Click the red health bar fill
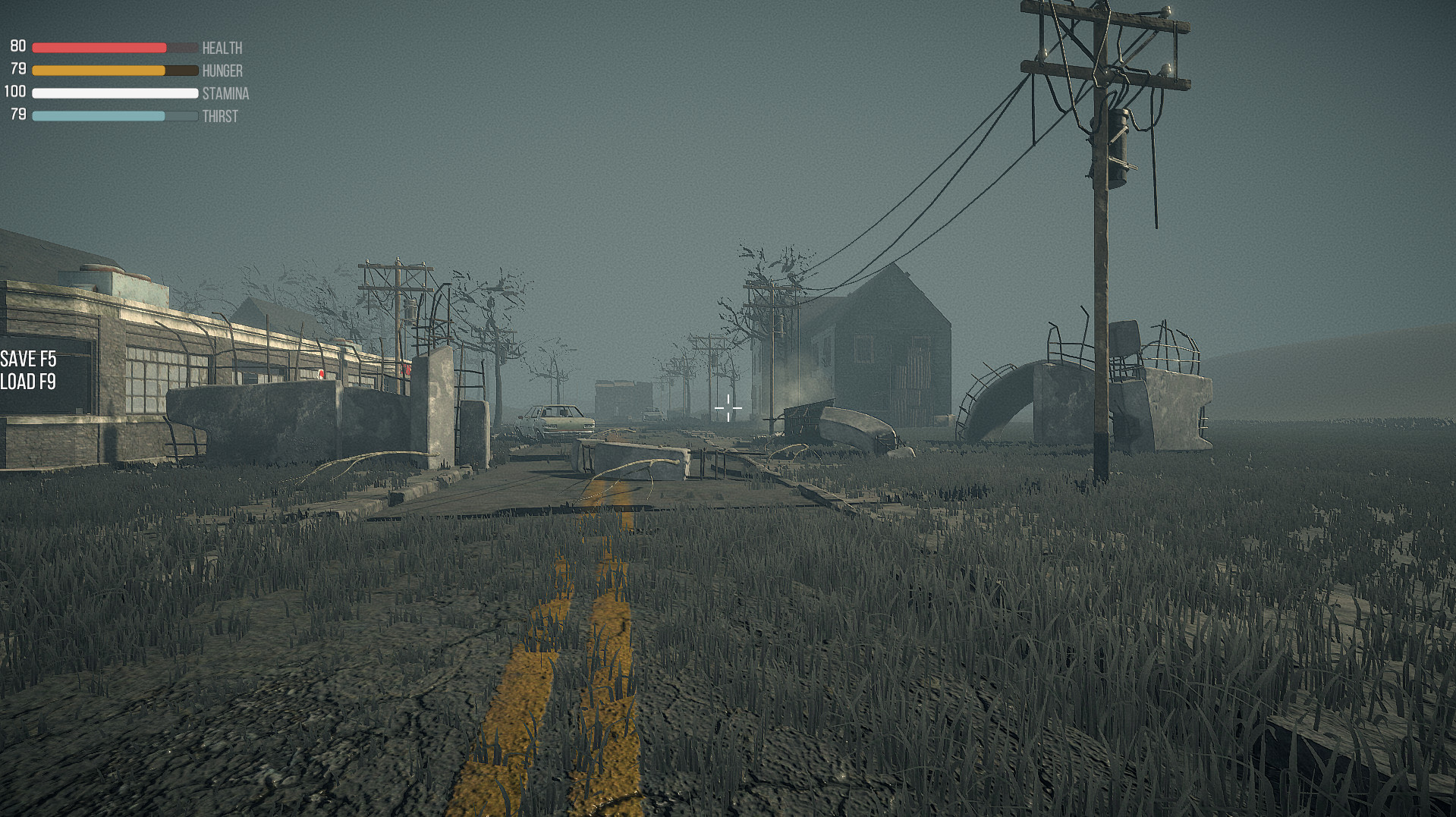The height and width of the screenshot is (817, 1456). pos(99,46)
